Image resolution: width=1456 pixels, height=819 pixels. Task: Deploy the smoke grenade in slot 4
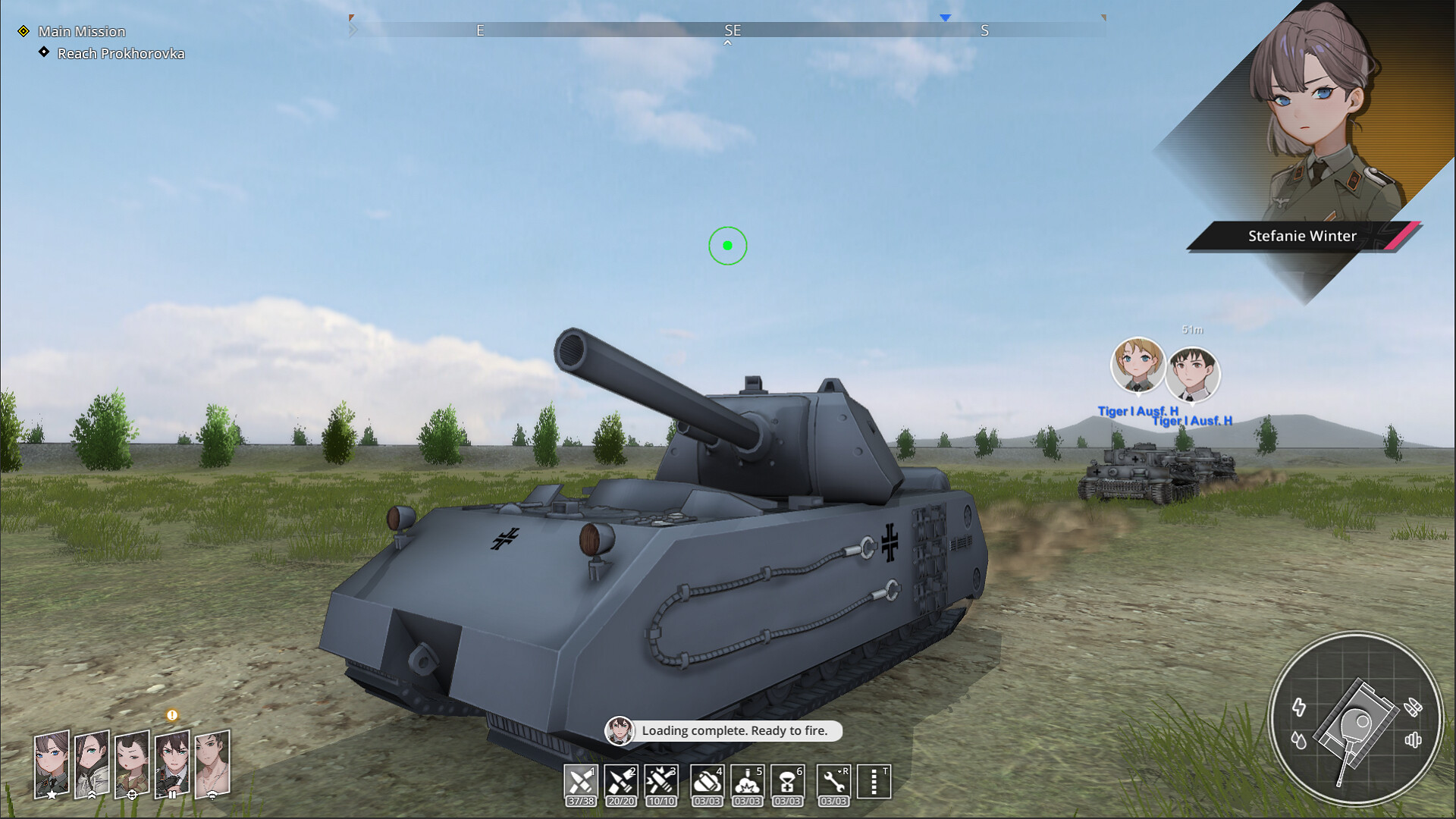tap(707, 781)
